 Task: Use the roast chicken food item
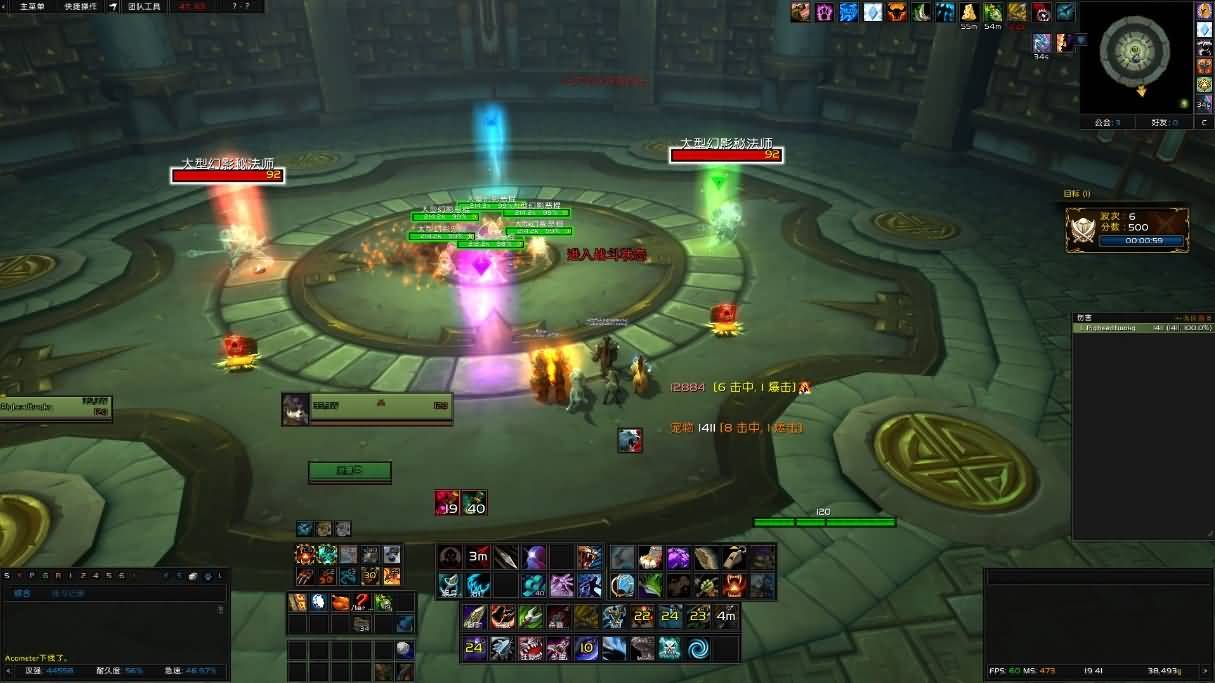pos(340,602)
